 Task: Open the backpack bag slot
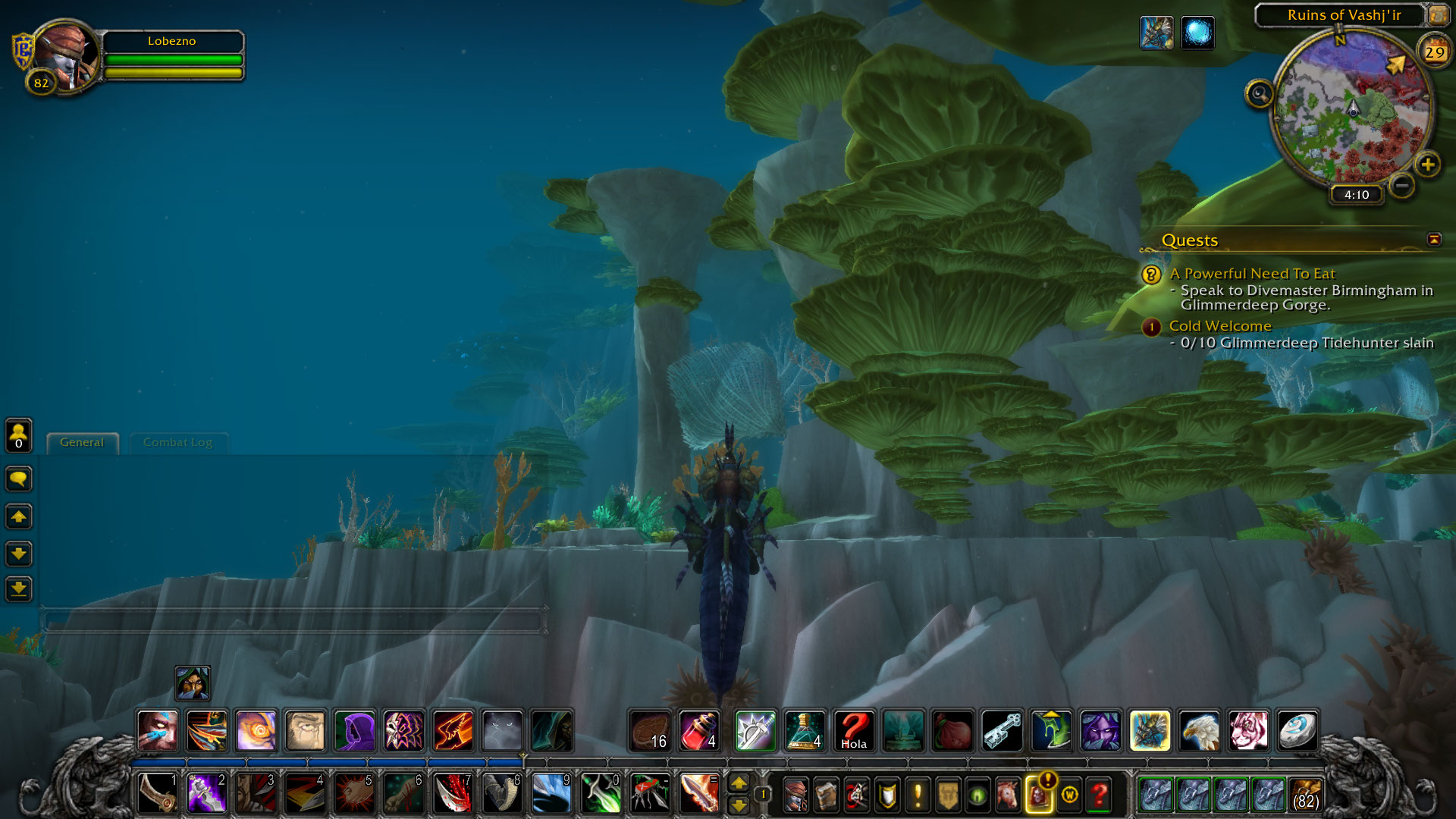[x=1305, y=795]
